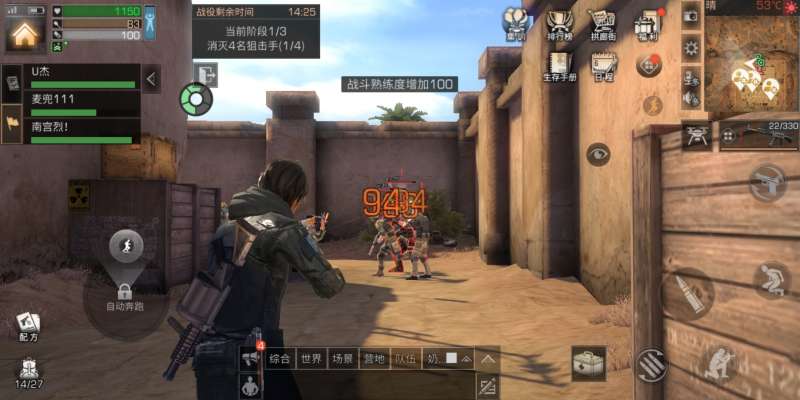Open the camera screenshot button
Image resolution: width=800 pixels, height=400 pixels.
(690, 15)
